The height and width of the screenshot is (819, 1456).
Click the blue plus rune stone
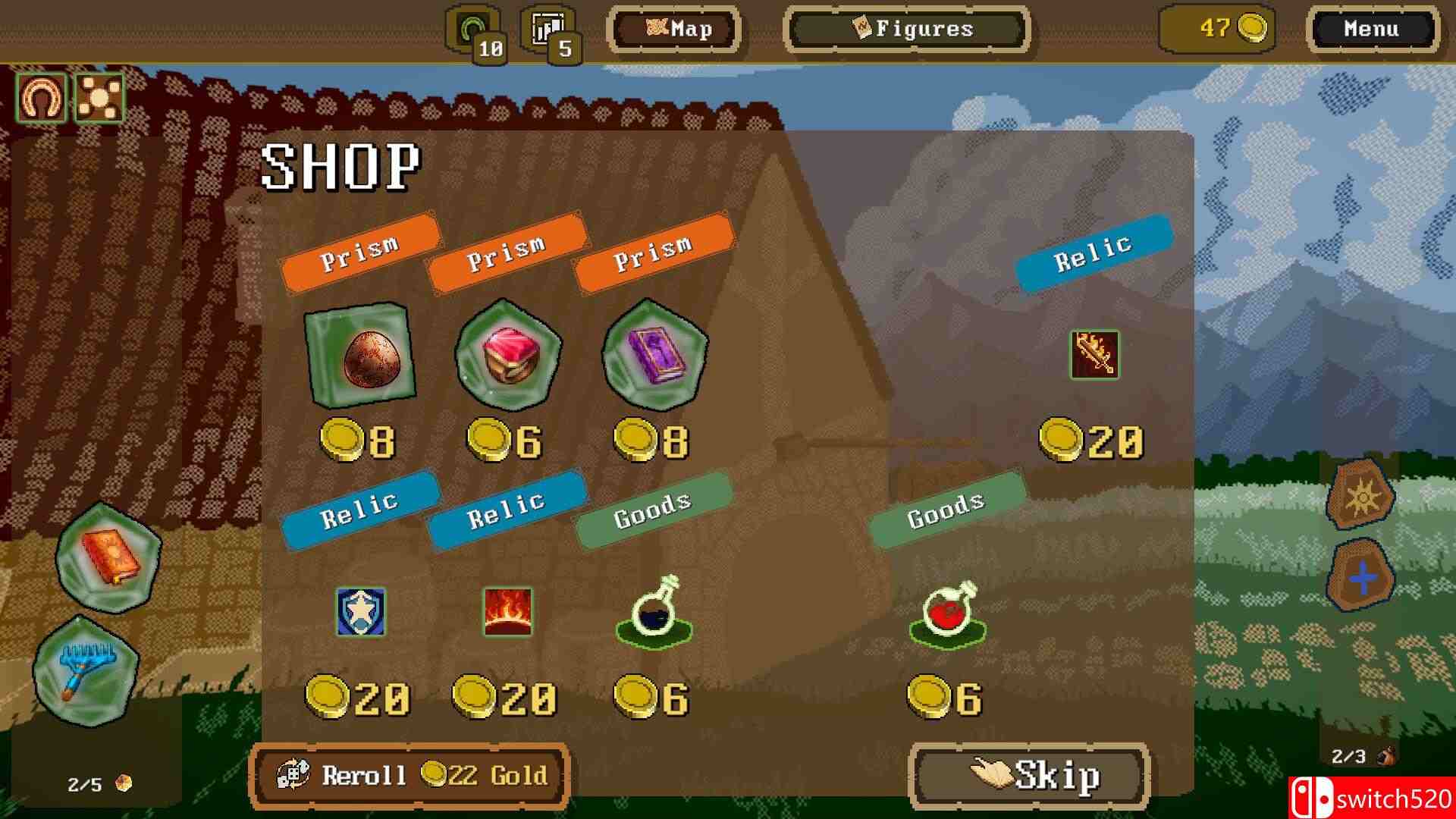[1361, 580]
